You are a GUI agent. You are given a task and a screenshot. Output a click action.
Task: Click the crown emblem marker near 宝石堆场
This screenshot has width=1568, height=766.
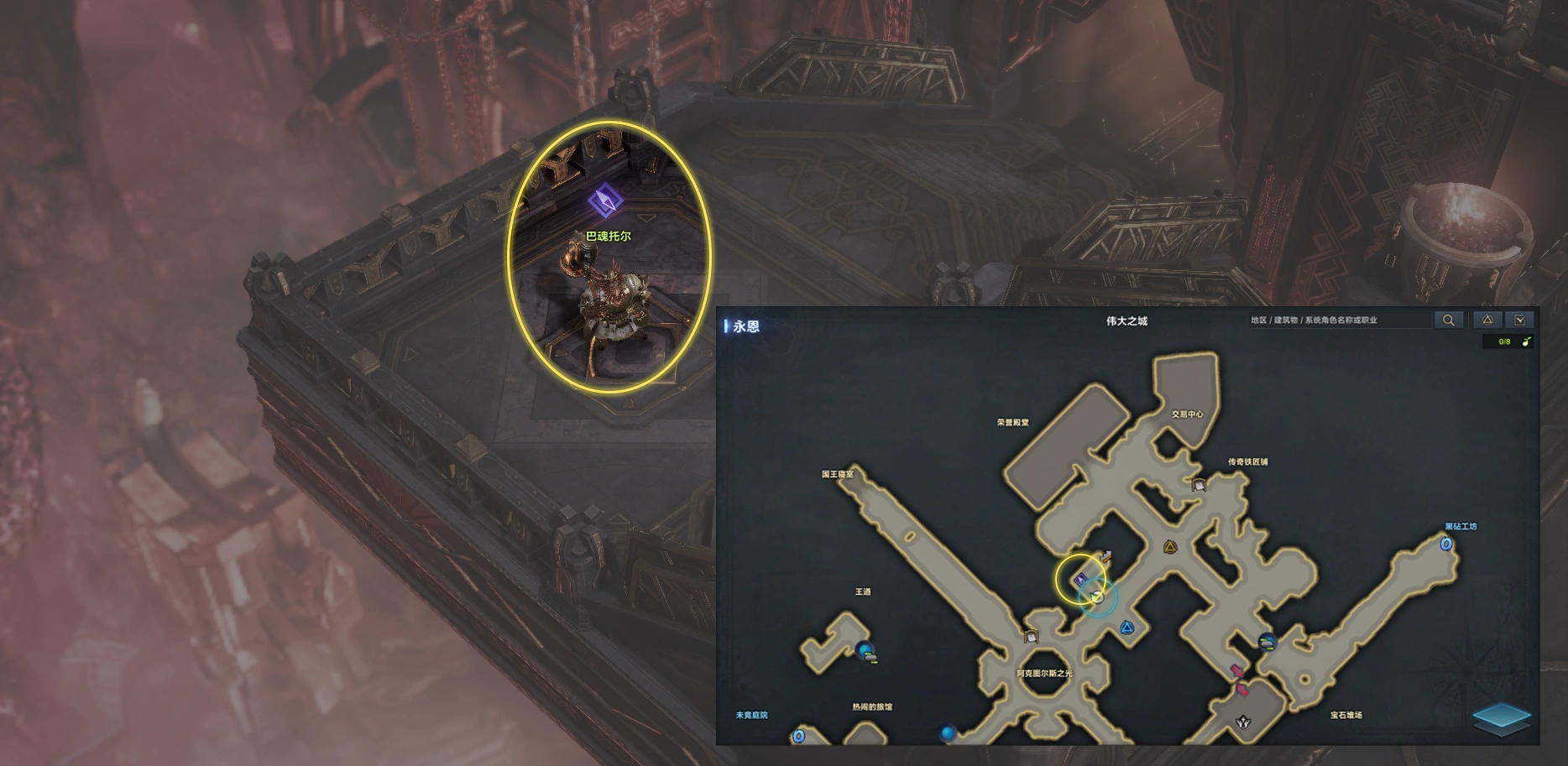pos(1242,722)
